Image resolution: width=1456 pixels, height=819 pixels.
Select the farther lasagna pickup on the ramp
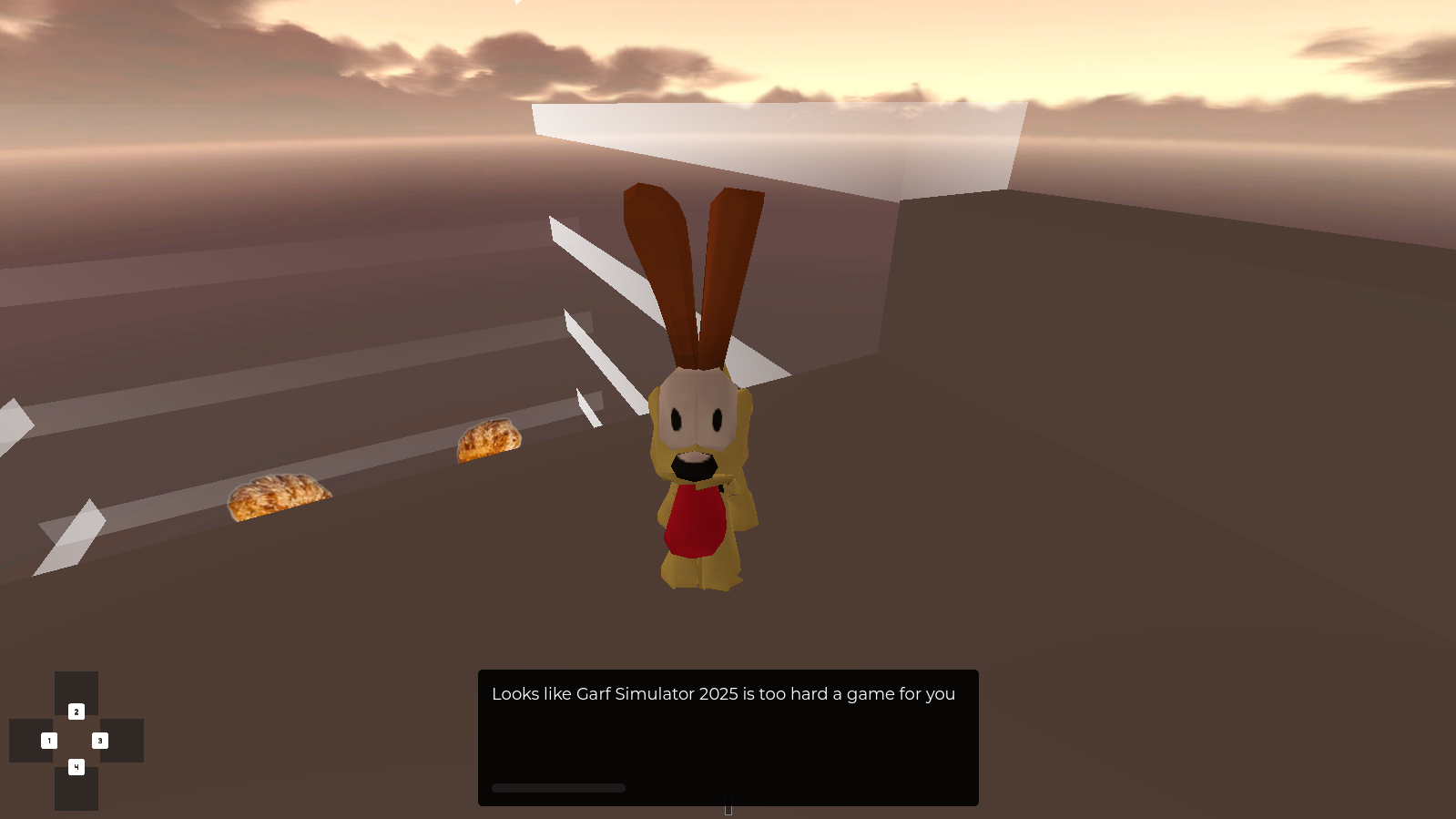point(489,439)
